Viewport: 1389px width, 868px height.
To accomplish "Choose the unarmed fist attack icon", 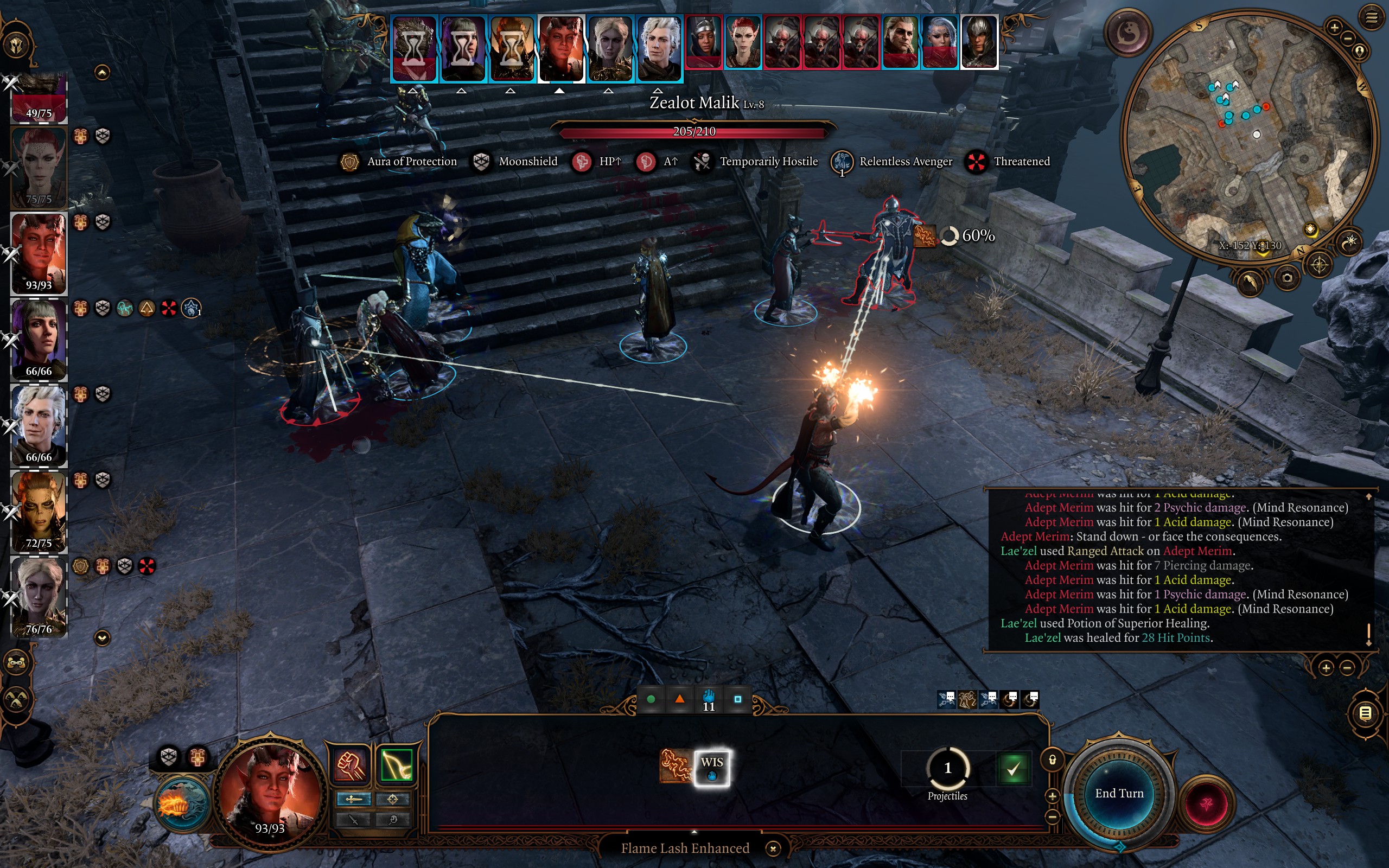I will coord(350,765).
